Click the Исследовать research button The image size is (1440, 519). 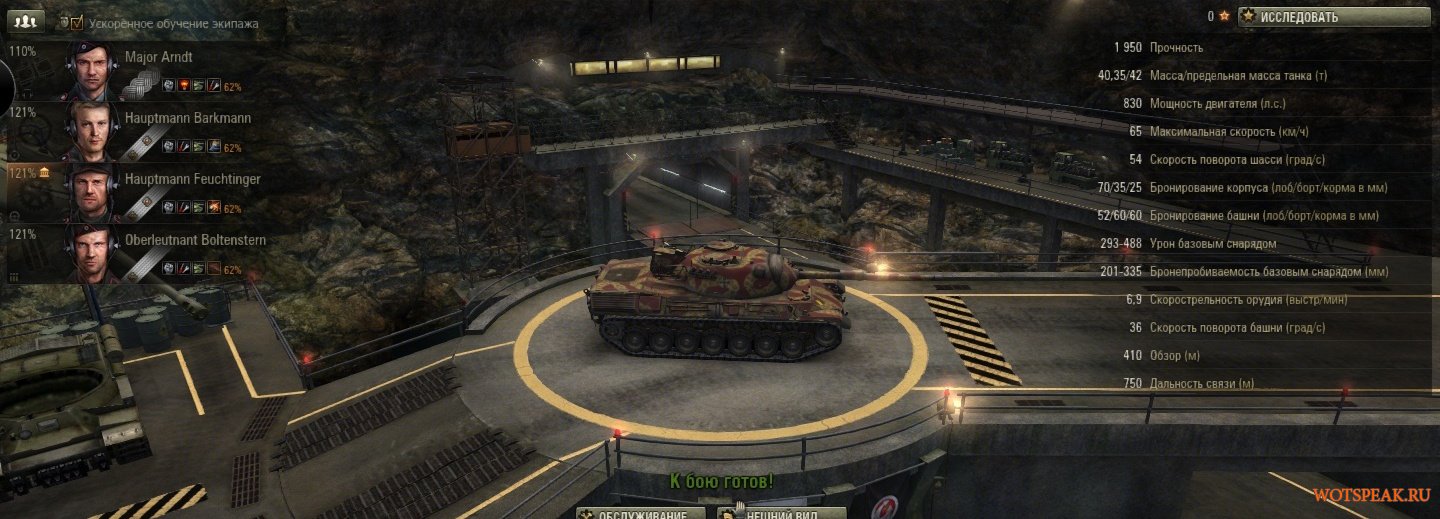[x=1334, y=17]
